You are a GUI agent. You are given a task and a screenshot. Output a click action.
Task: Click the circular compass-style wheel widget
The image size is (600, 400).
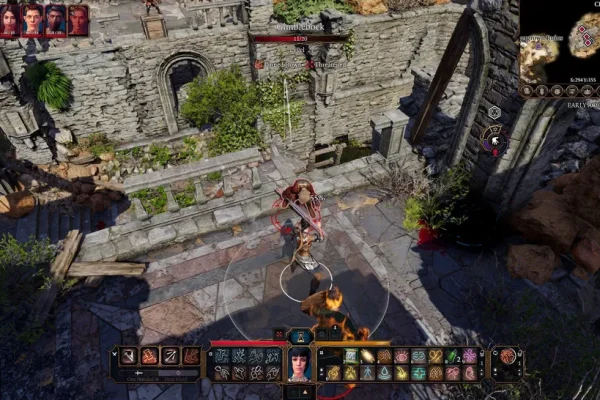coord(493,139)
